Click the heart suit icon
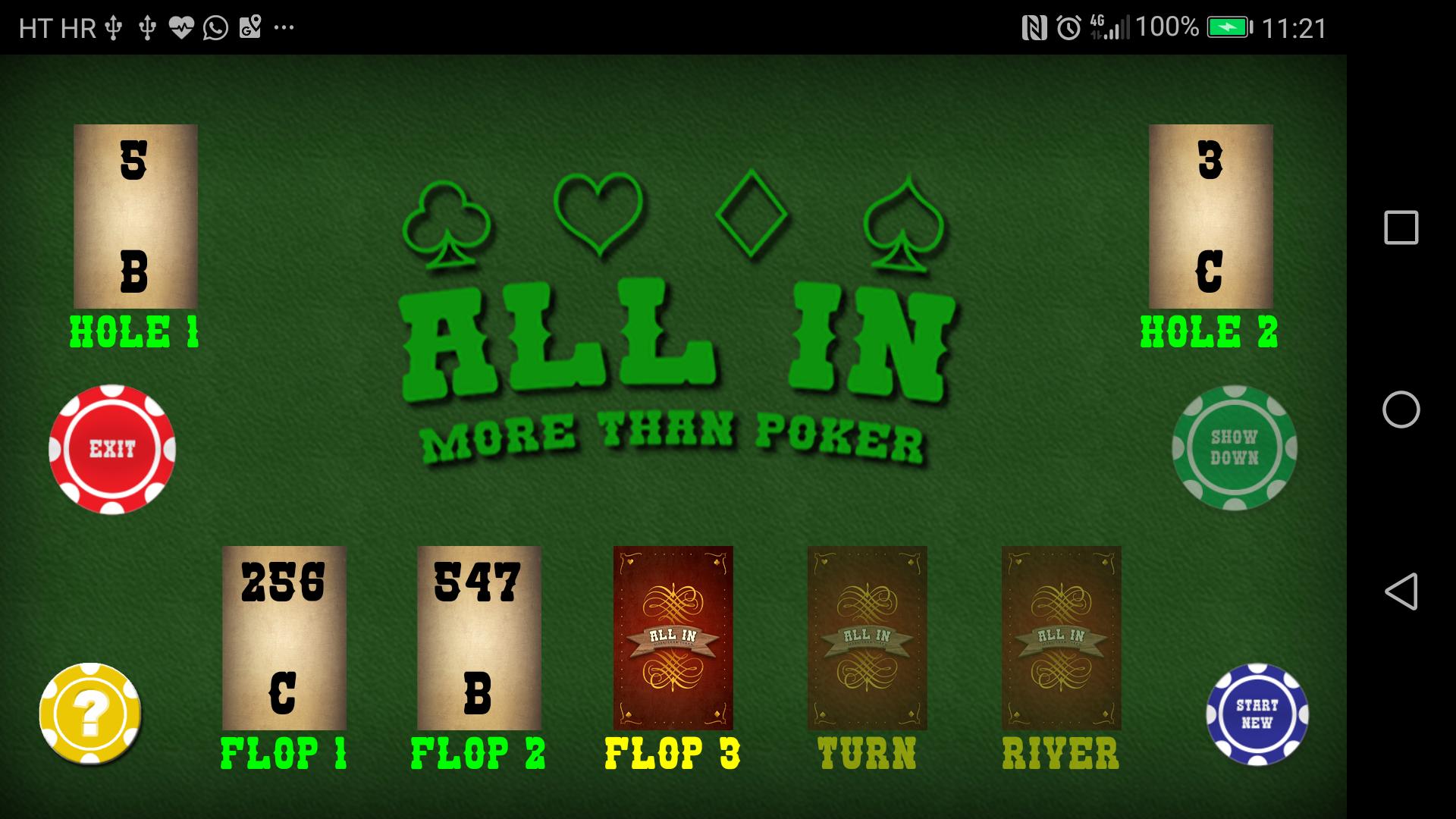Viewport: 1456px width, 819px height. click(599, 212)
